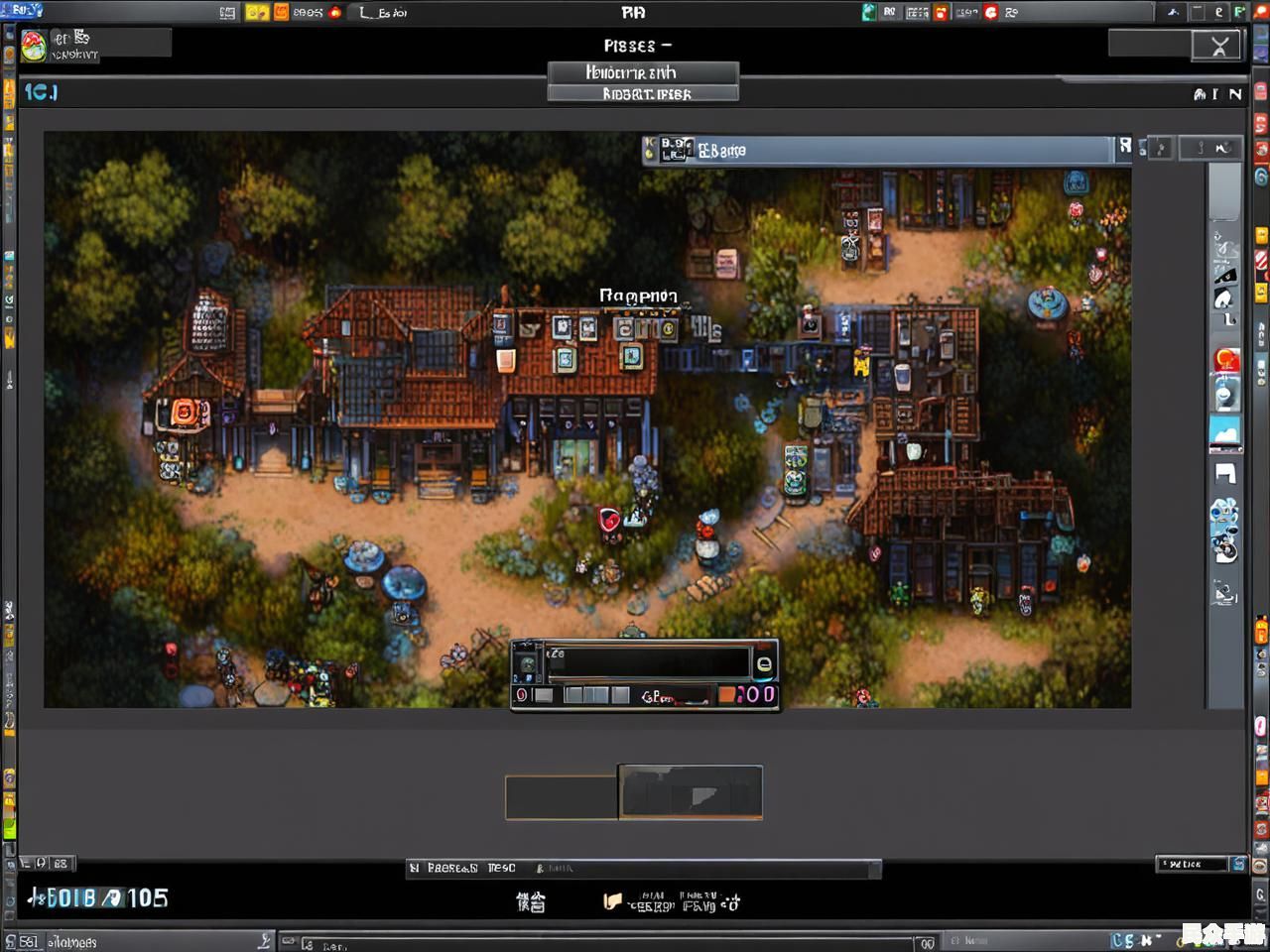Open the blue sky thumbnail in the sidebar

[x=1225, y=431]
